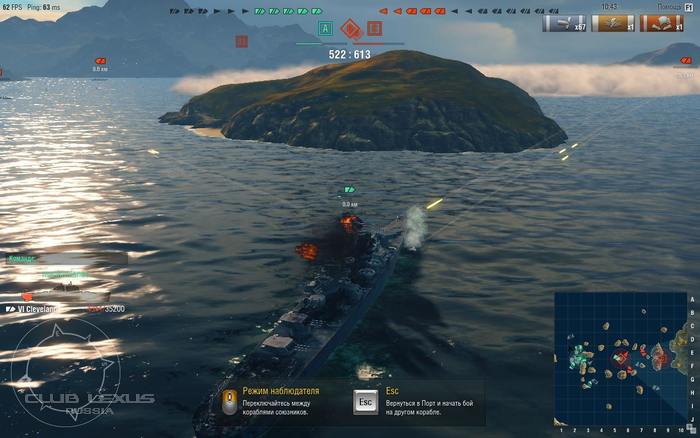Click the middle consumable icon in top bar
Screen dimensions: 700x438
tap(613, 22)
